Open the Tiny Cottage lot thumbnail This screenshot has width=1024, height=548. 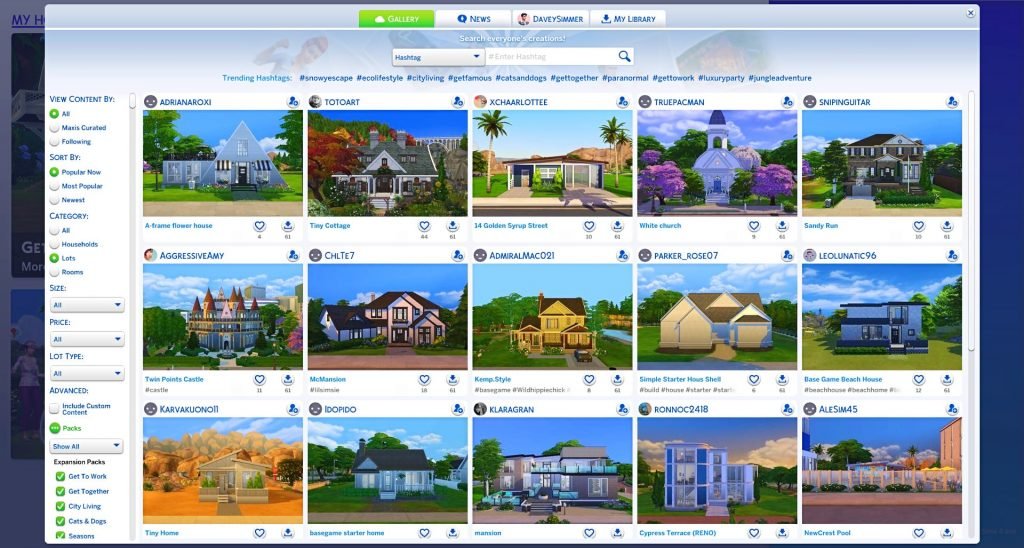pos(387,163)
